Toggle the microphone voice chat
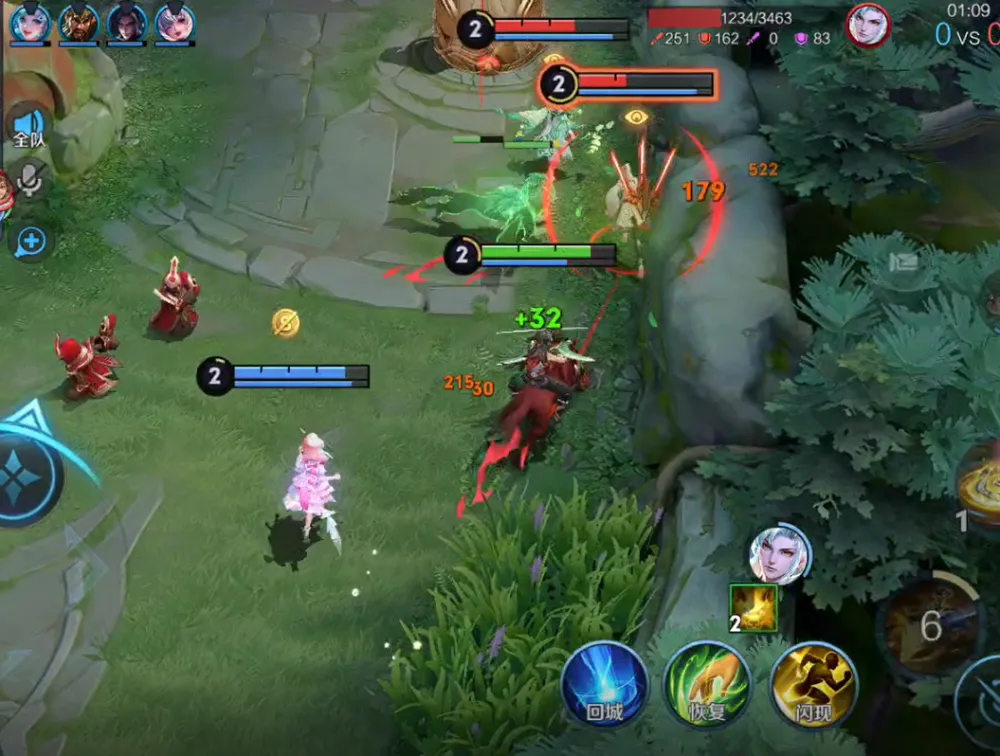The height and width of the screenshot is (756, 1000). 30,180
